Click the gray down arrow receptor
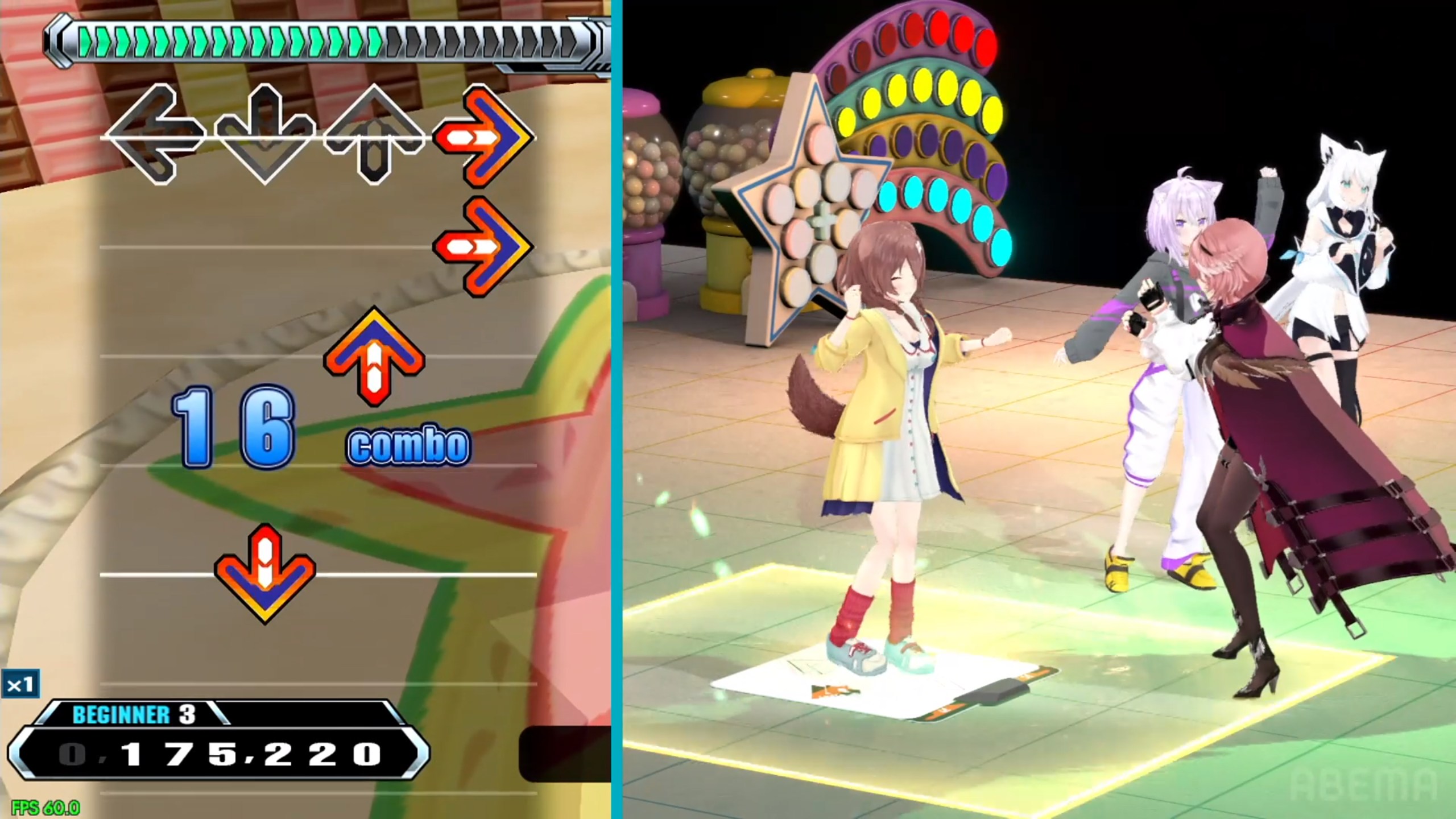 [x=264, y=135]
